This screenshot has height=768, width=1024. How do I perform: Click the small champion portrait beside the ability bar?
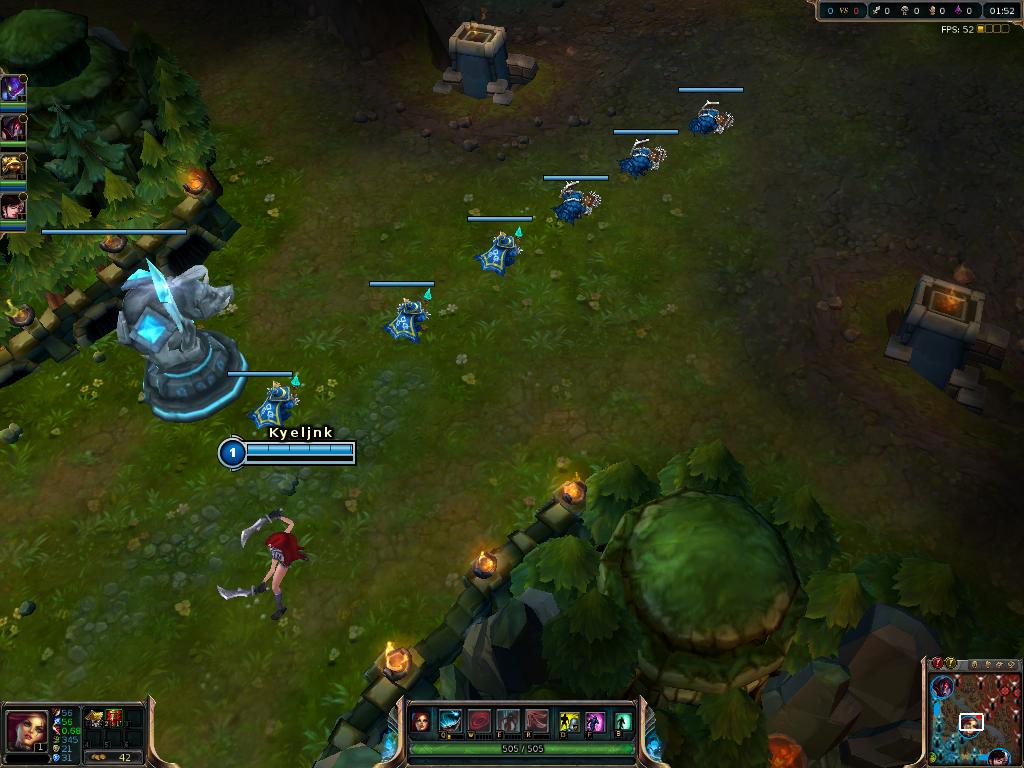[x=422, y=721]
